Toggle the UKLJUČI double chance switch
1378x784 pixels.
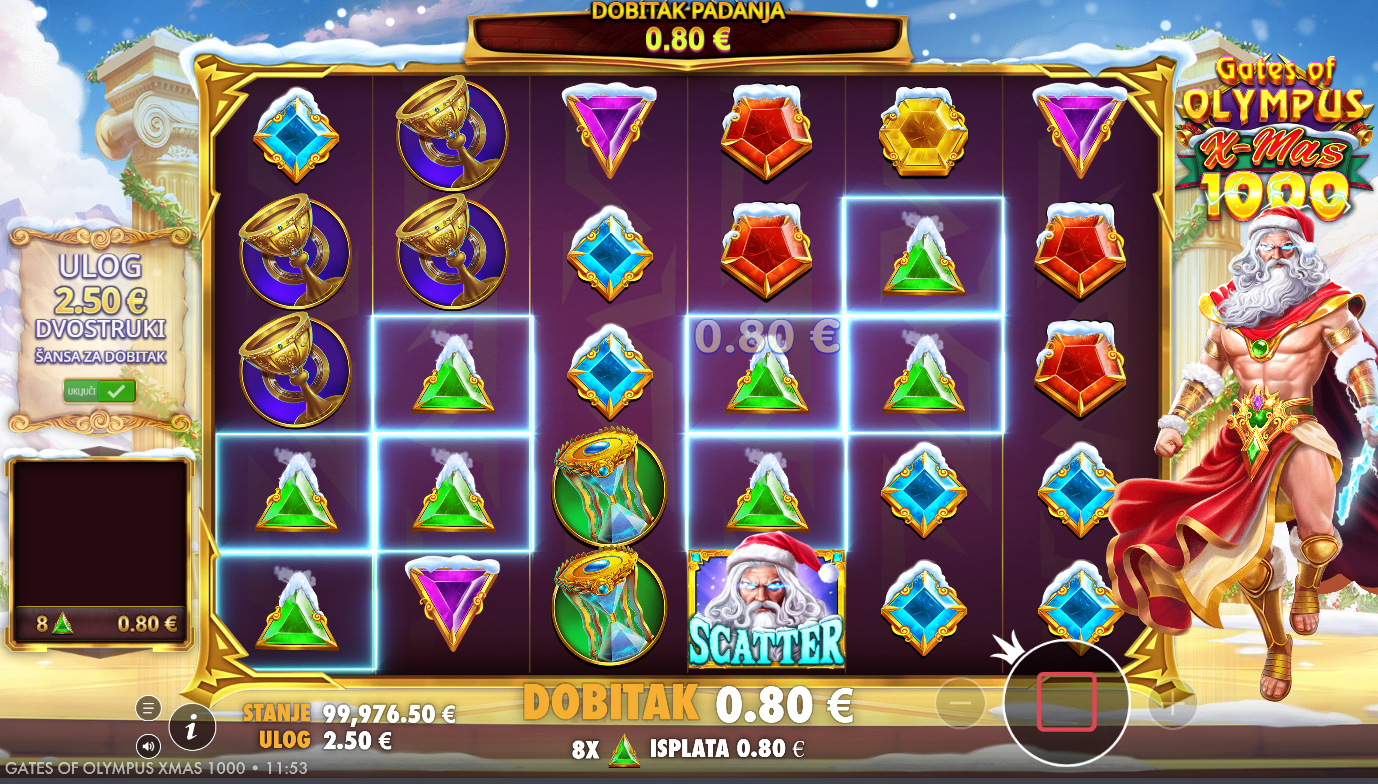tap(100, 391)
